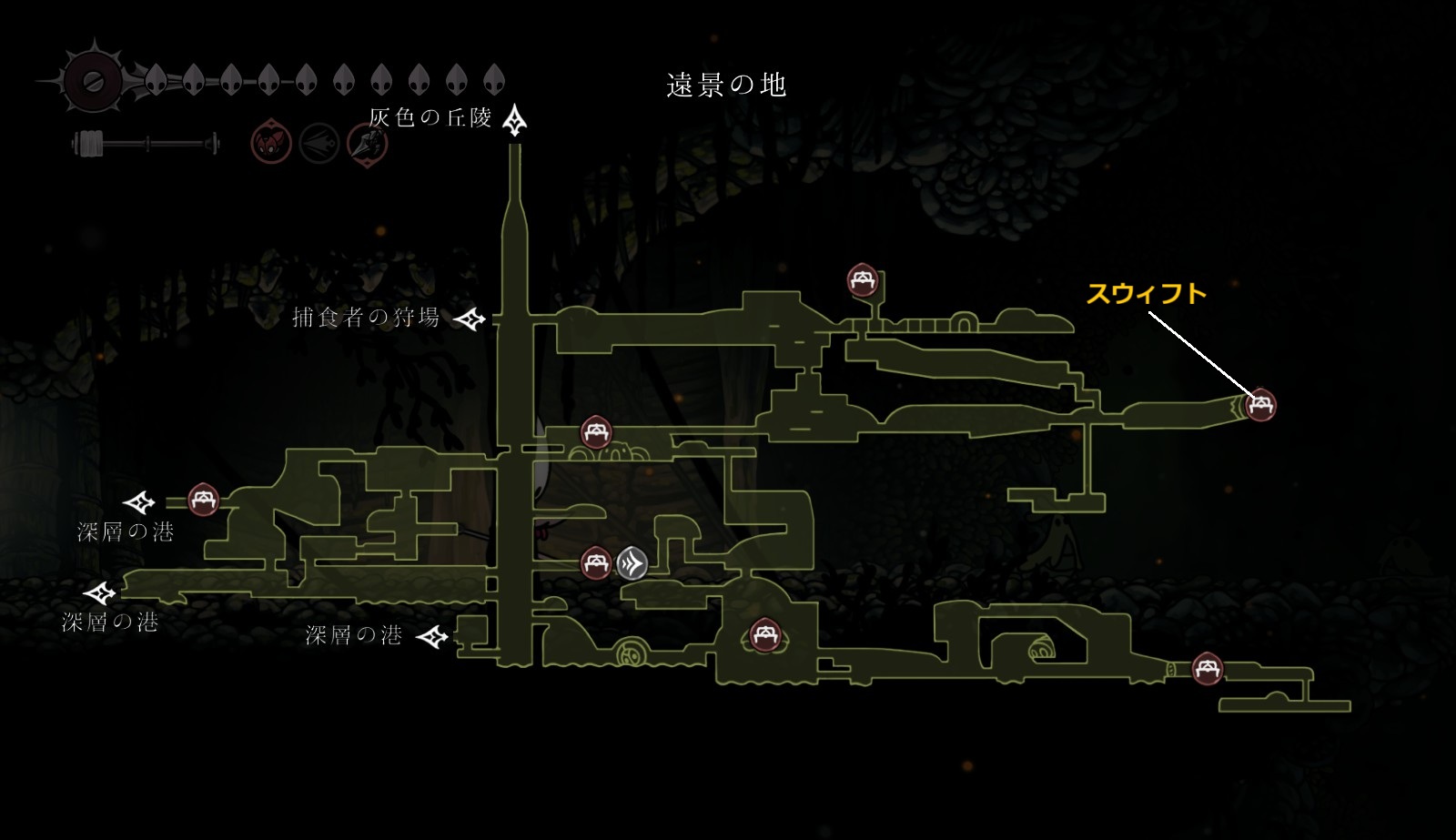Click the silver chevron station marker
1456x840 pixels.
coord(632,564)
